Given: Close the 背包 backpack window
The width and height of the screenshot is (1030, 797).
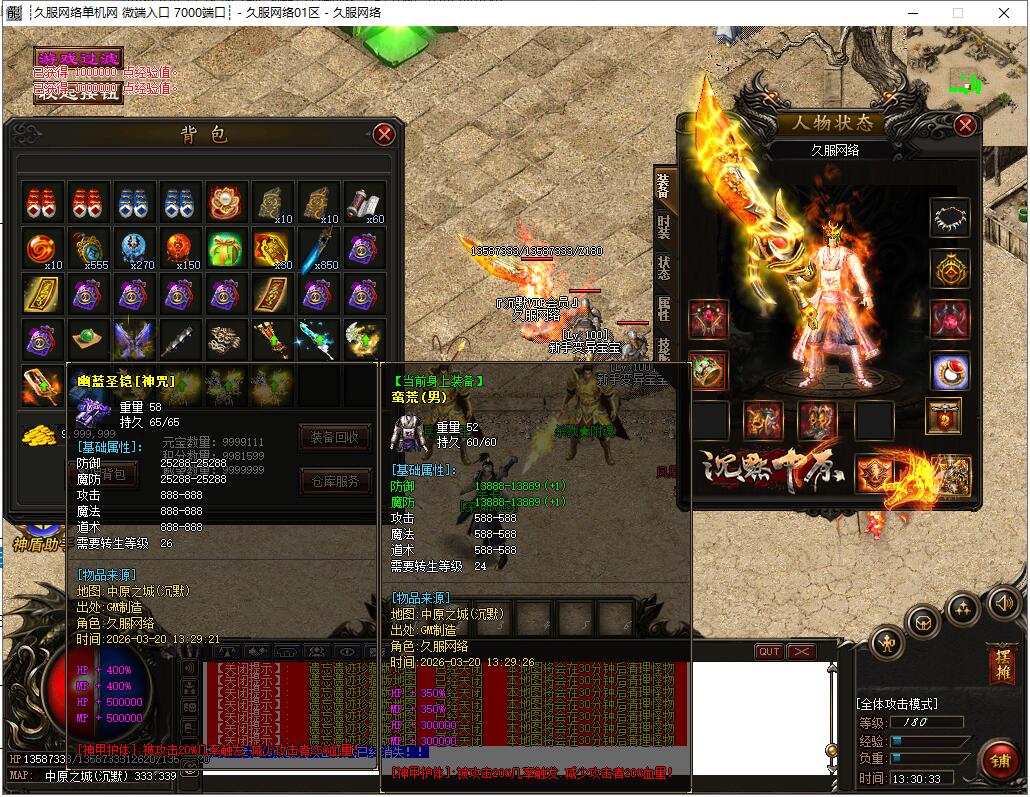Looking at the screenshot, I should (x=384, y=134).
